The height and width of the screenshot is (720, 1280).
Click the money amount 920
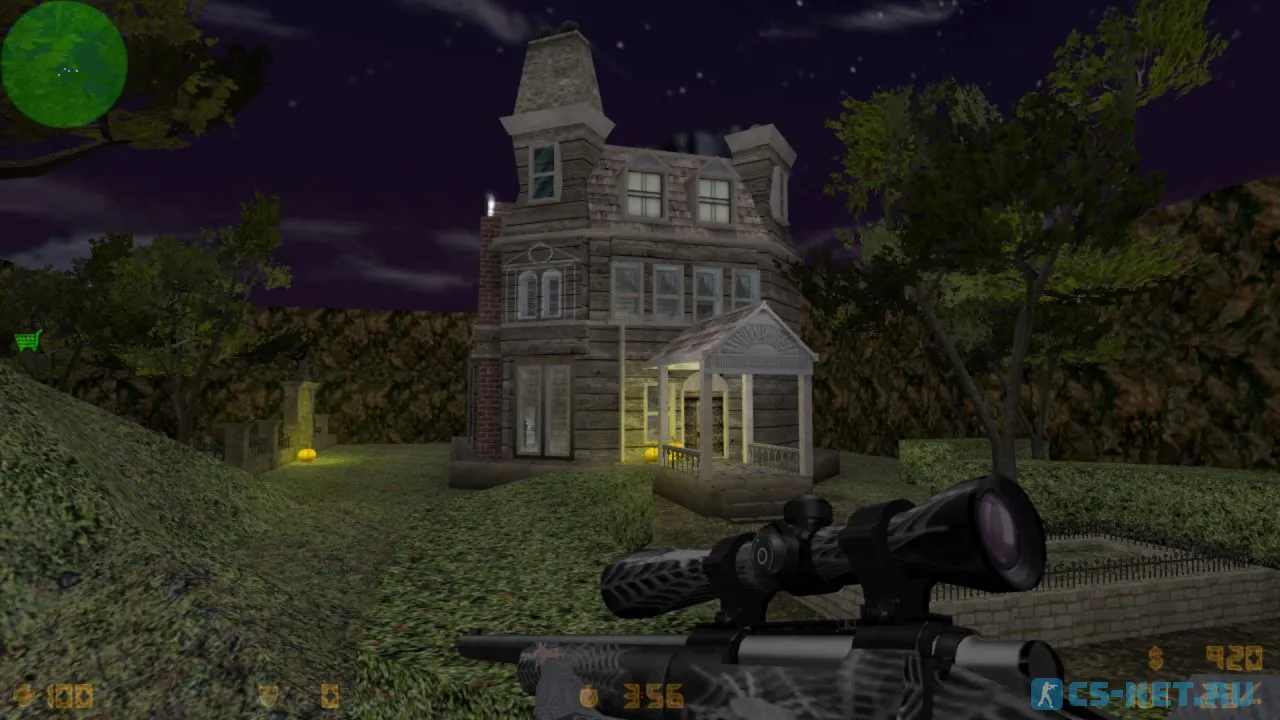(x=1235, y=657)
